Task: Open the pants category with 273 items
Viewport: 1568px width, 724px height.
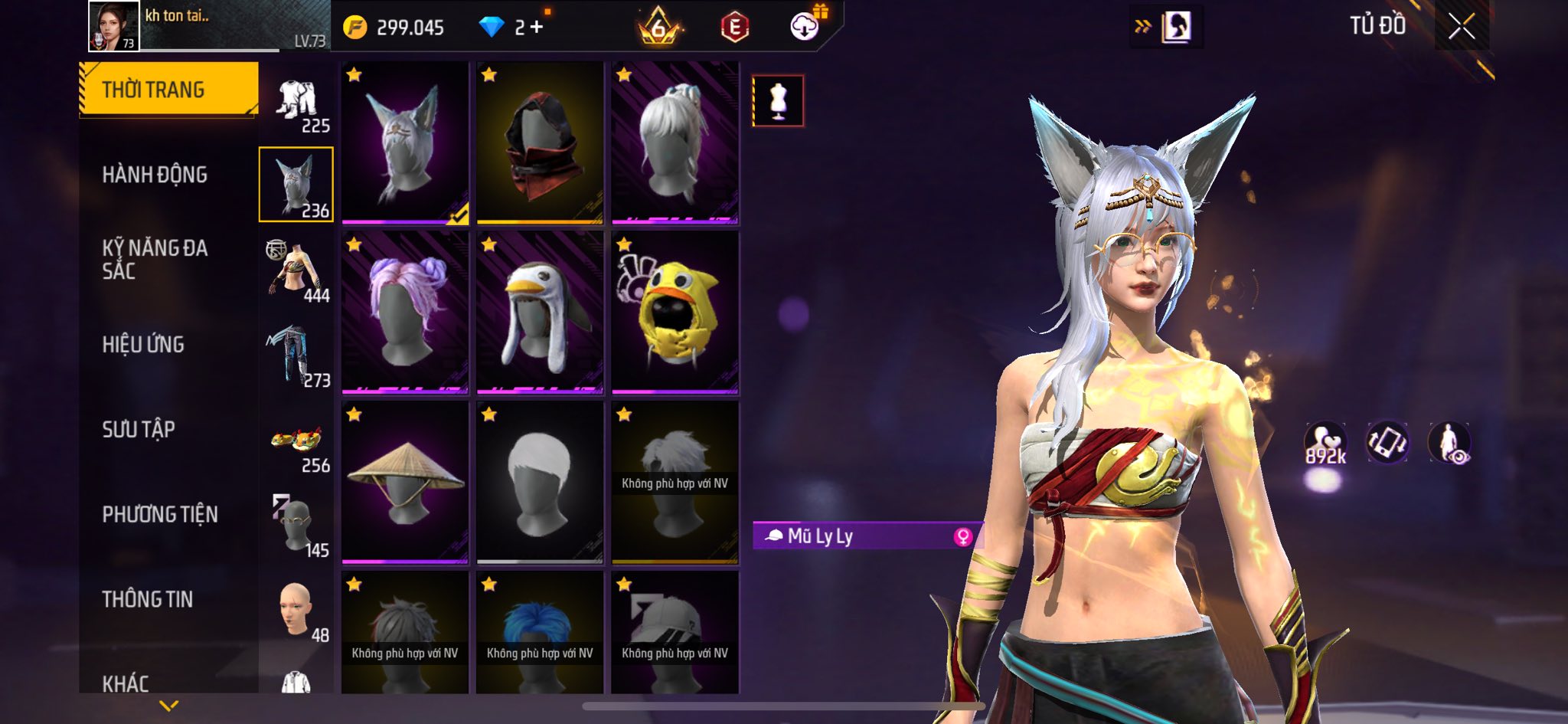Action: (297, 356)
